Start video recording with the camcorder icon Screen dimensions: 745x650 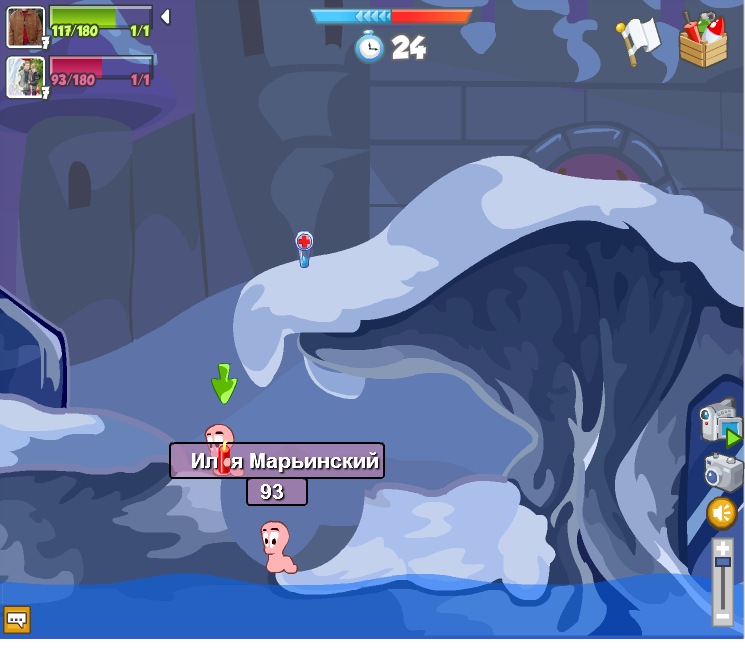pos(718,422)
